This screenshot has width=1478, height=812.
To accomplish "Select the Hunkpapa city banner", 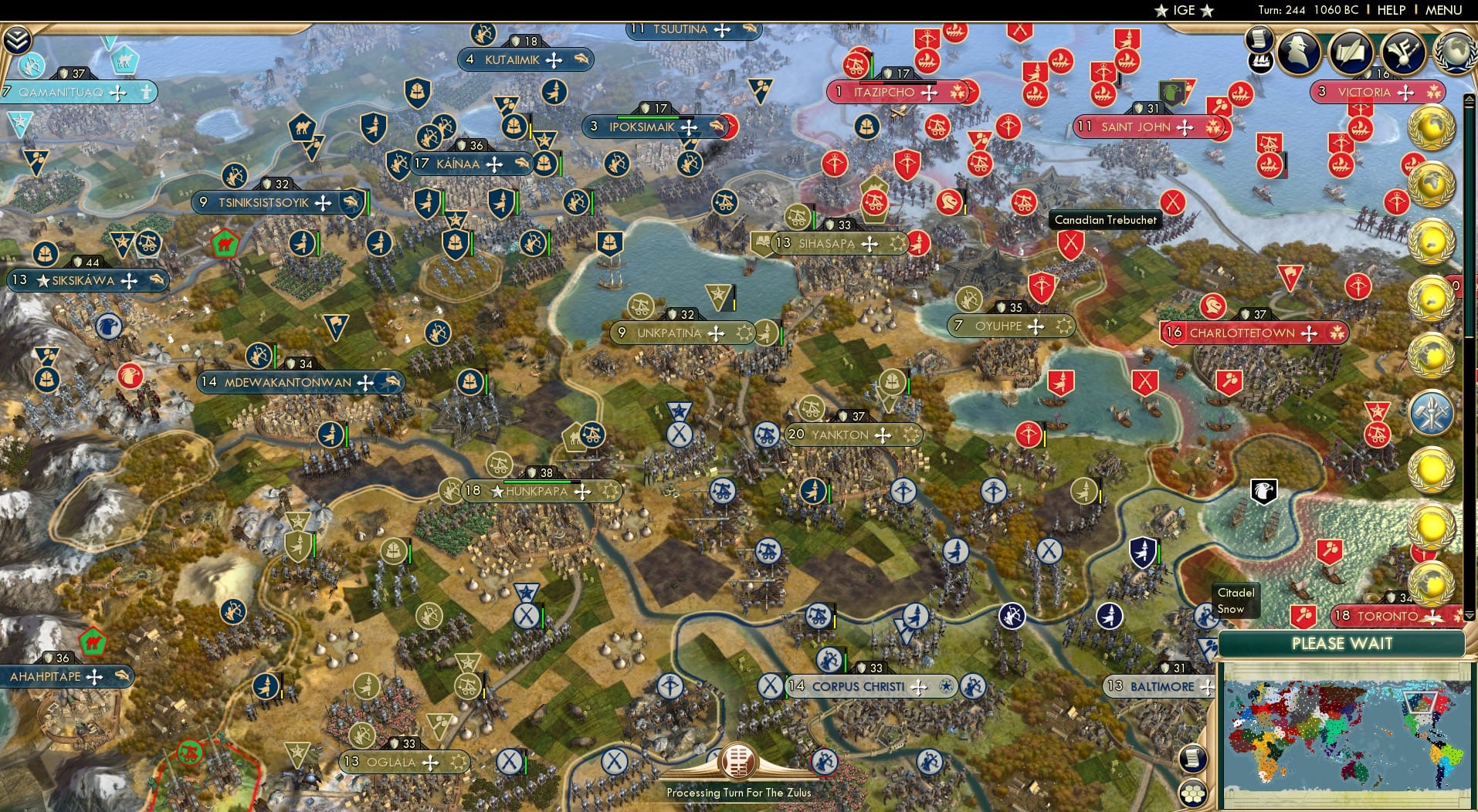I will click(x=538, y=490).
